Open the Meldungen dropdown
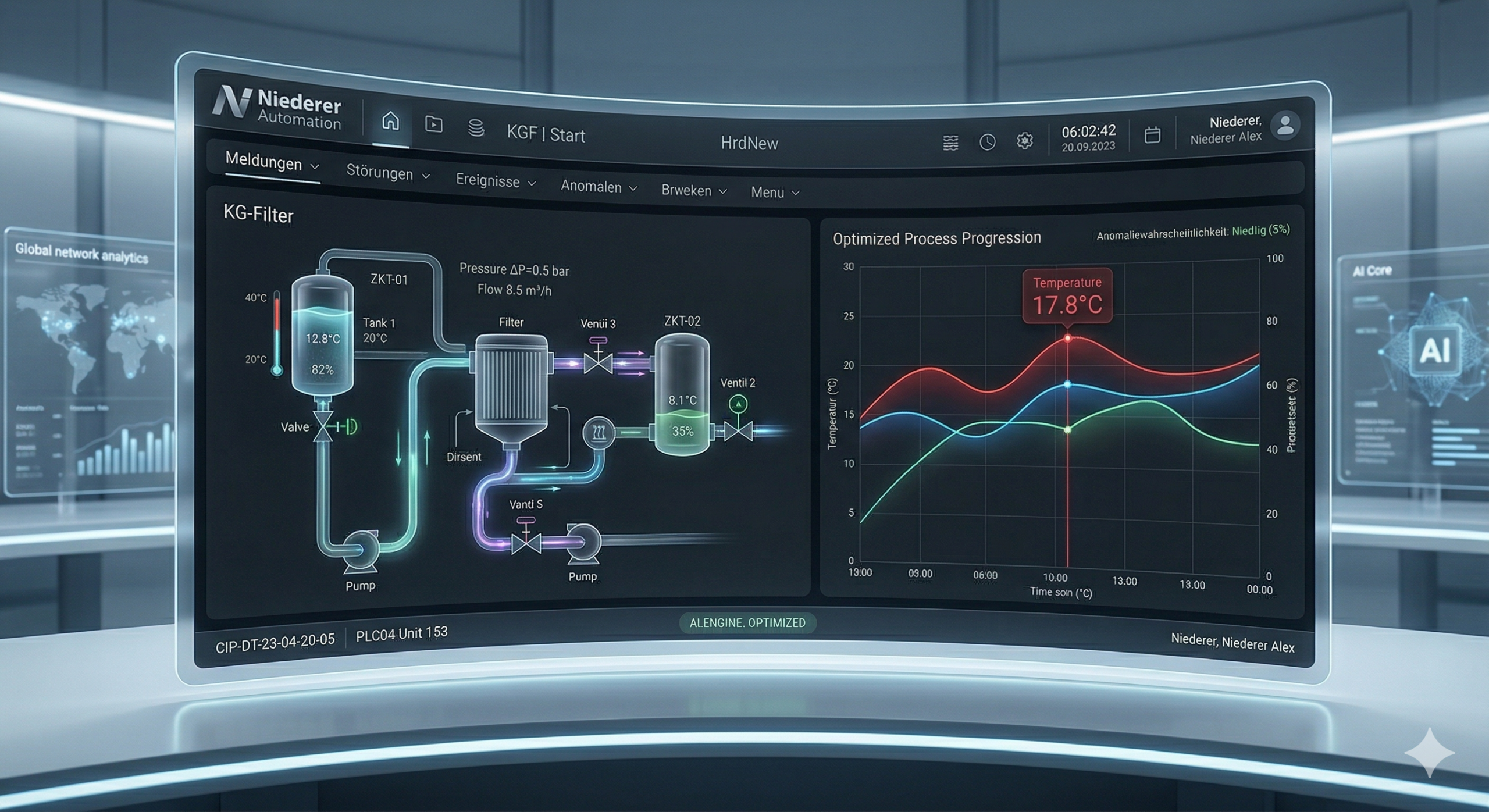The image size is (1489, 812). point(272,163)
